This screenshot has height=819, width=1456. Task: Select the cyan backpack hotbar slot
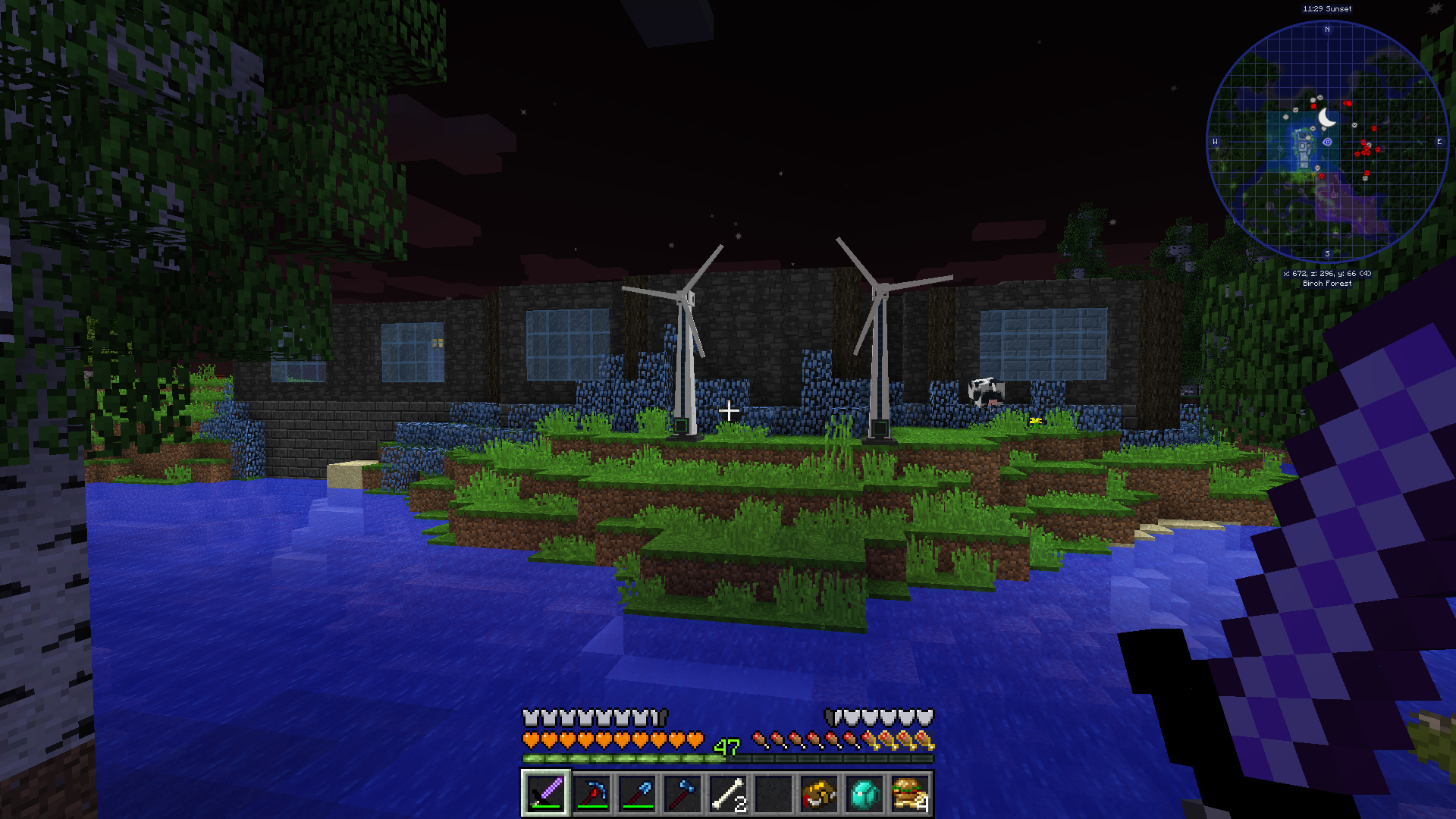click(864, 793)
